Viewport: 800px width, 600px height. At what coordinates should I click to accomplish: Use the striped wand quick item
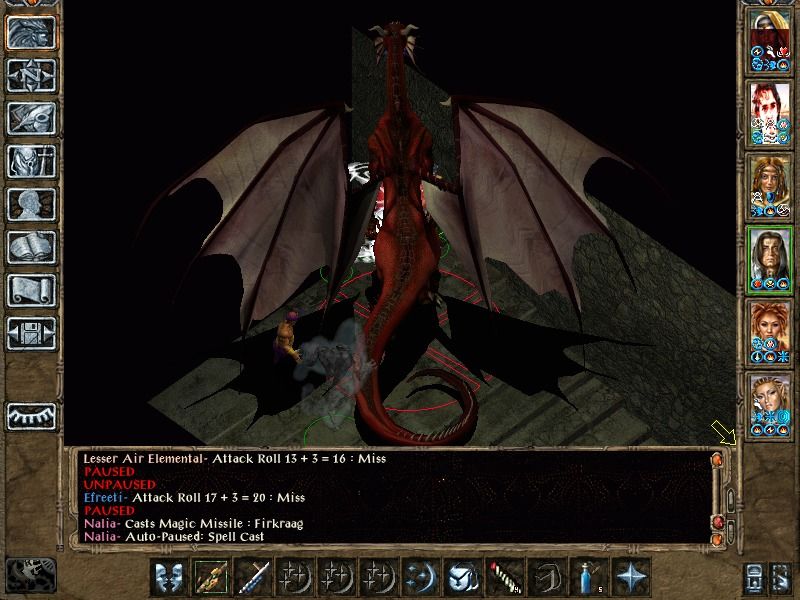coord(504,576)
